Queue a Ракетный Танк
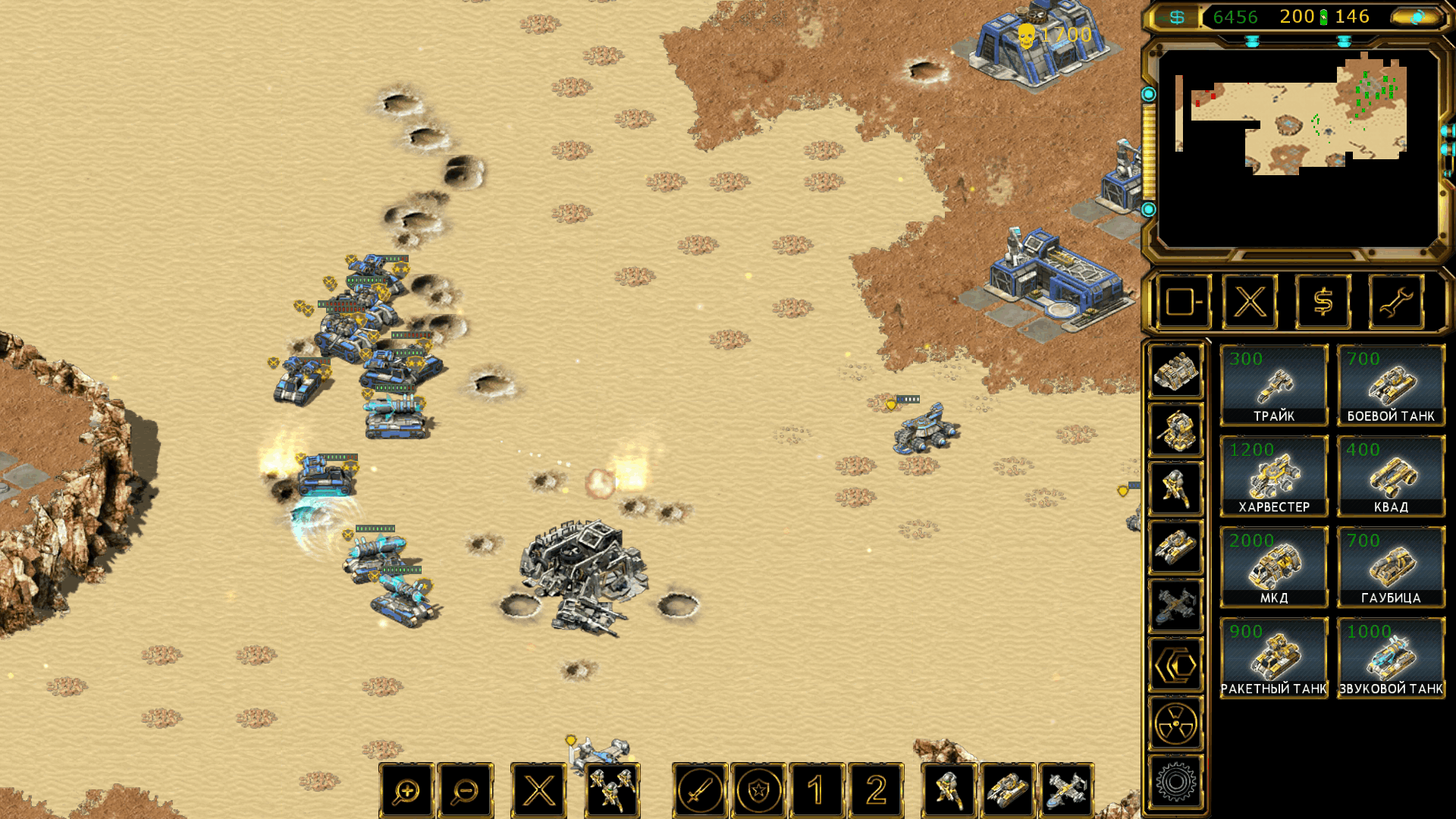 1273,658
